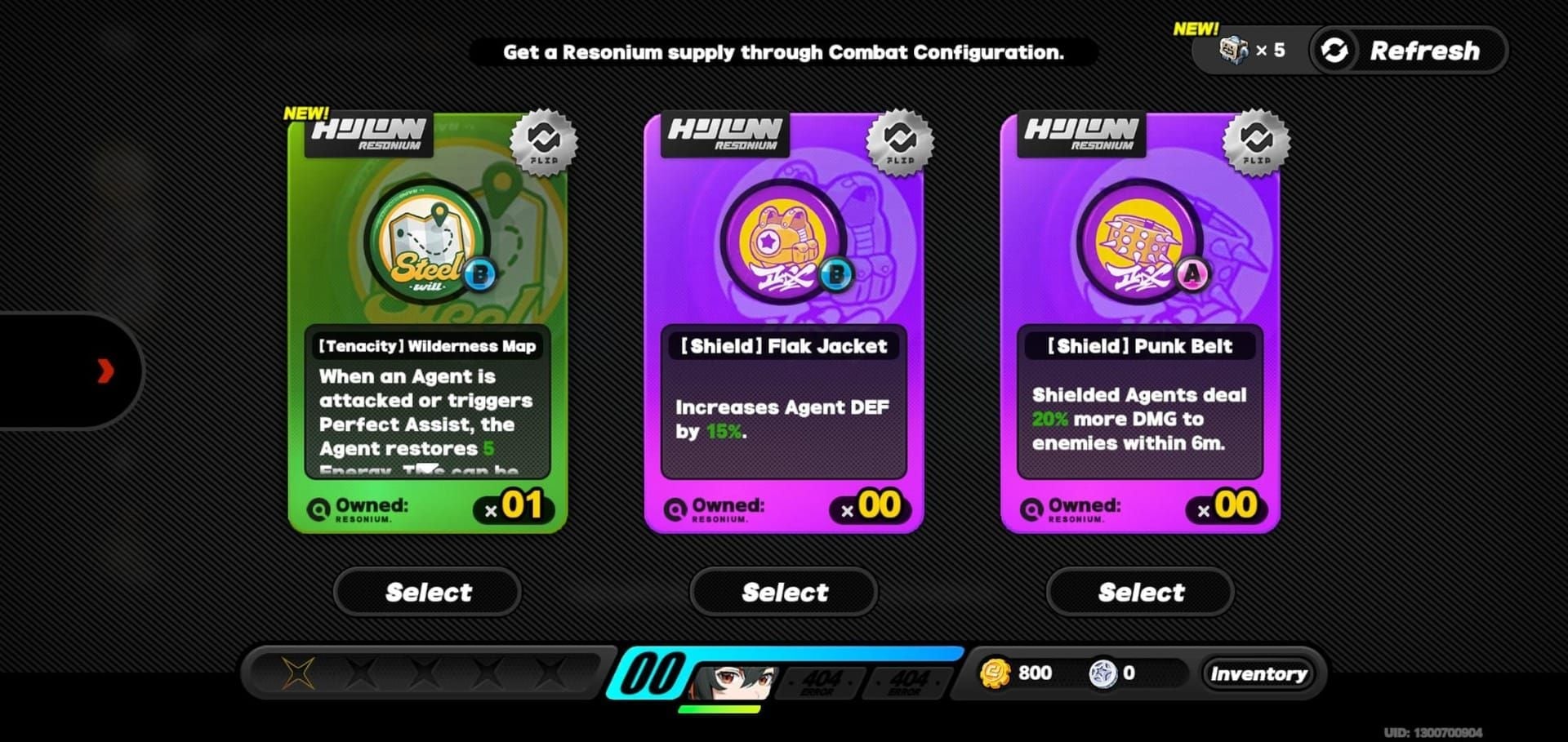Open the first 404 Error slot
Screen dimensions: 1568x742
(821, 683)
